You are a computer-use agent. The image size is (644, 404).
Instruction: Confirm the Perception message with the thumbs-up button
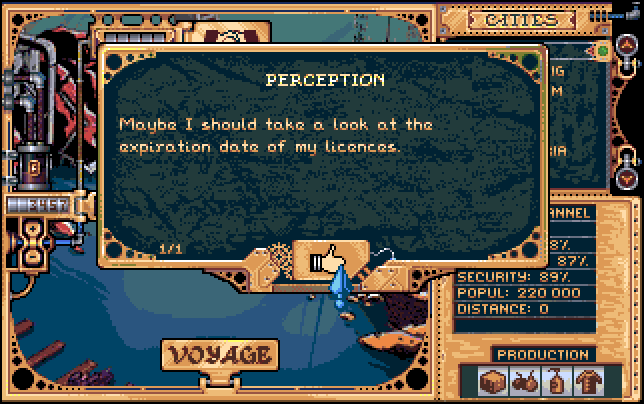(326, 261)
